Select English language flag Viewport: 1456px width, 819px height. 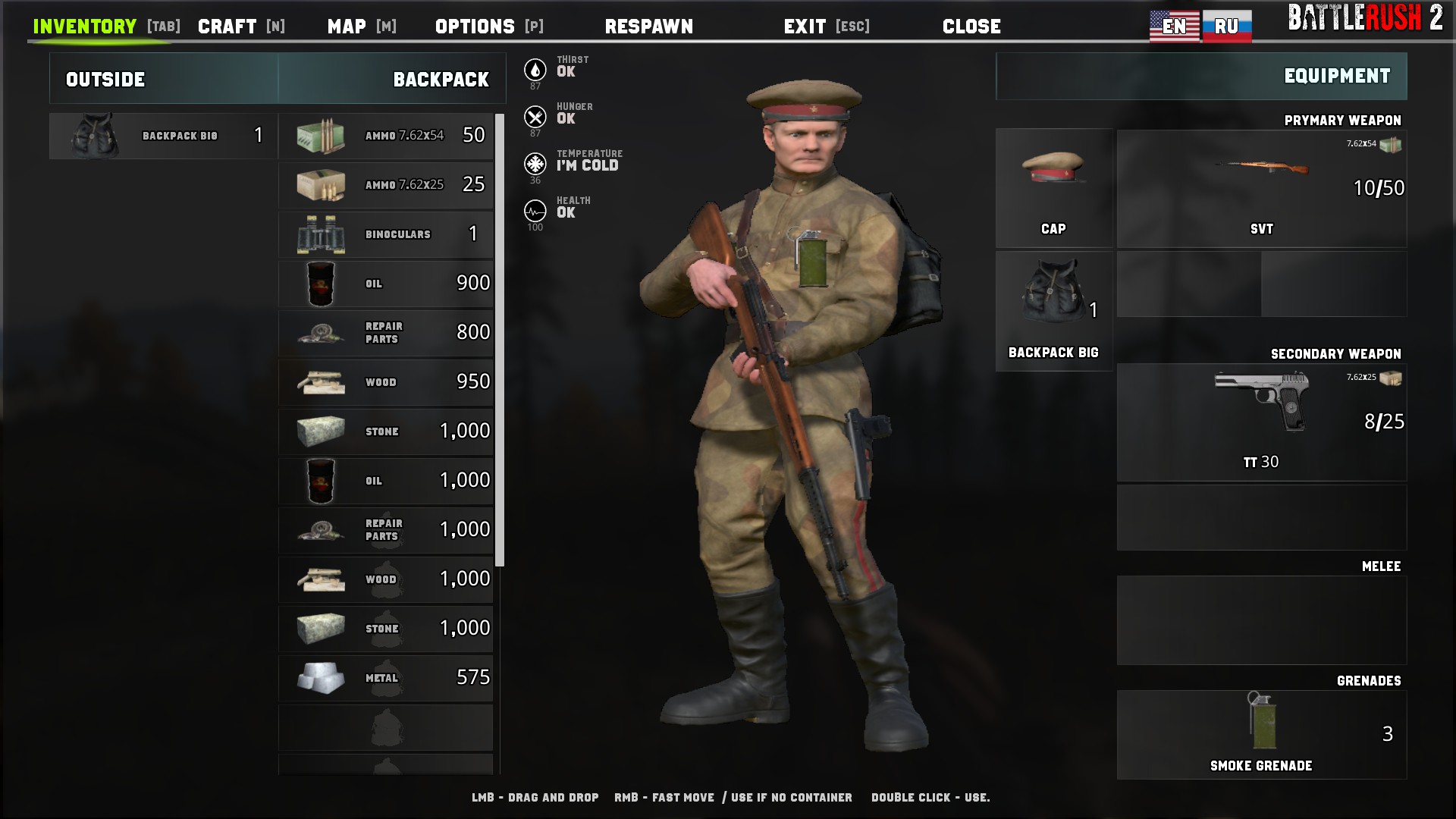coord(1174,27)
